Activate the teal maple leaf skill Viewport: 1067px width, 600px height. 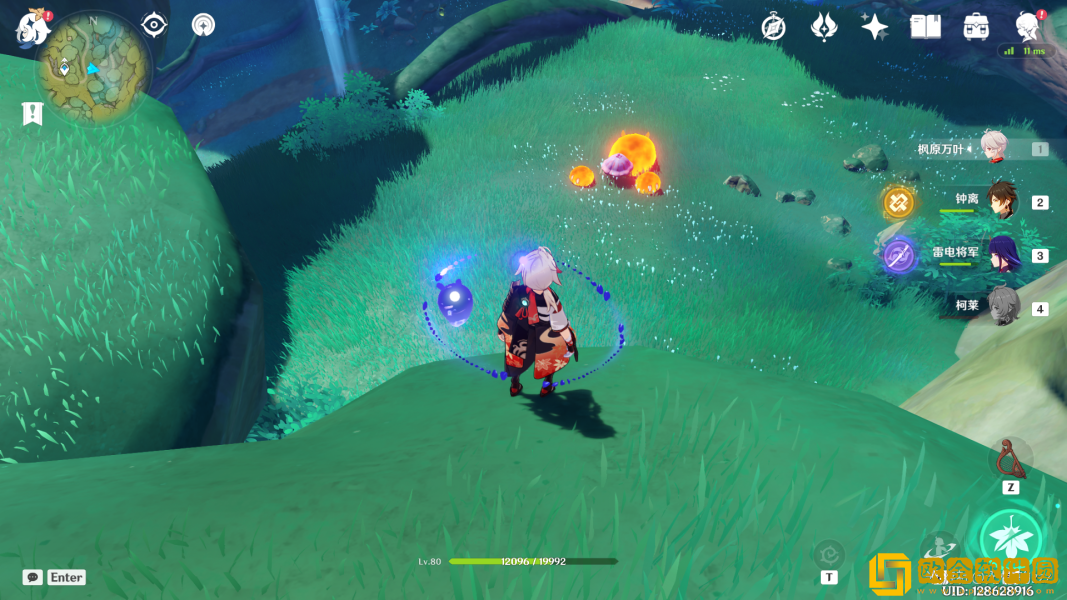coord(1010,540)
